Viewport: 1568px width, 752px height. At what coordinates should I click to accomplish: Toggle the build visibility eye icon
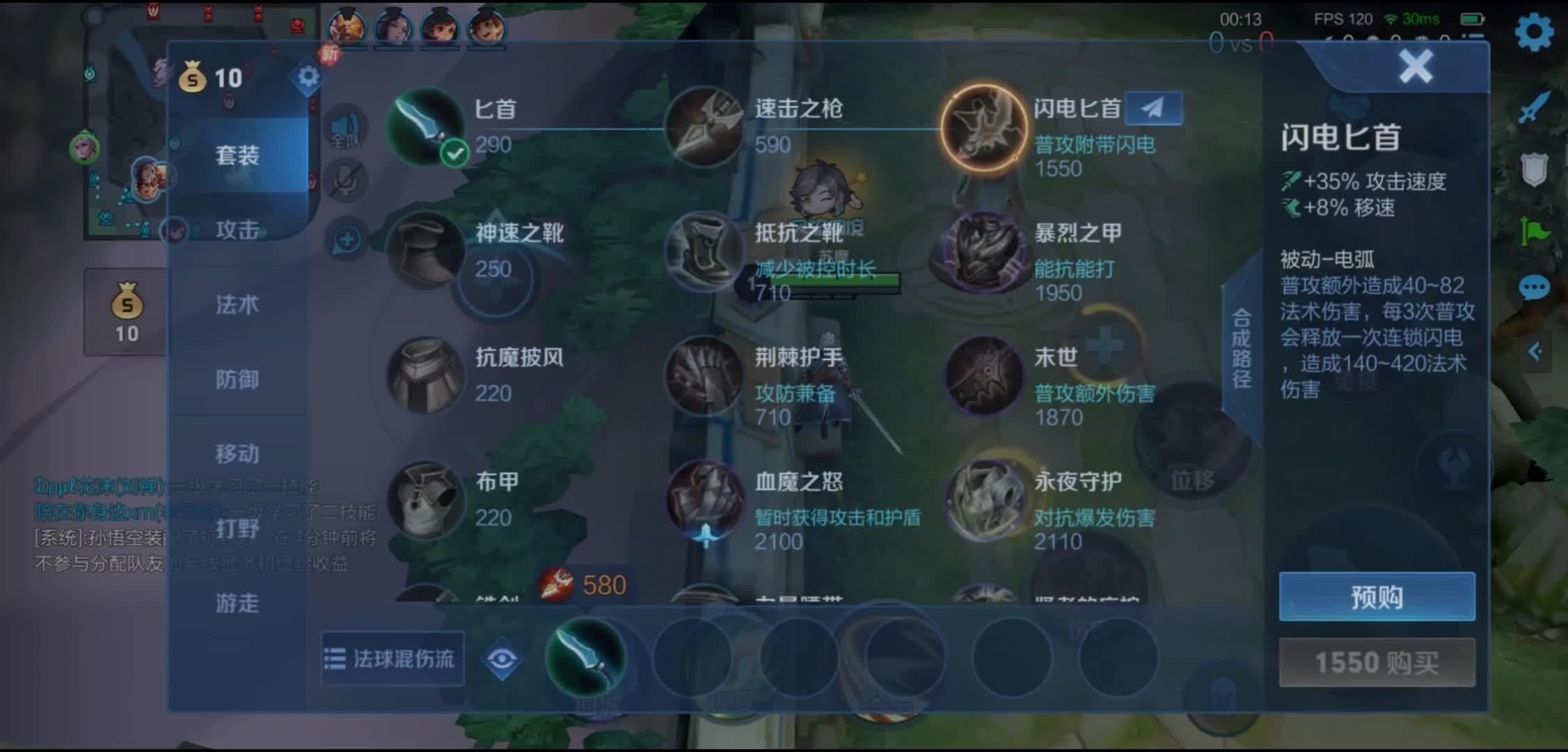502,657
